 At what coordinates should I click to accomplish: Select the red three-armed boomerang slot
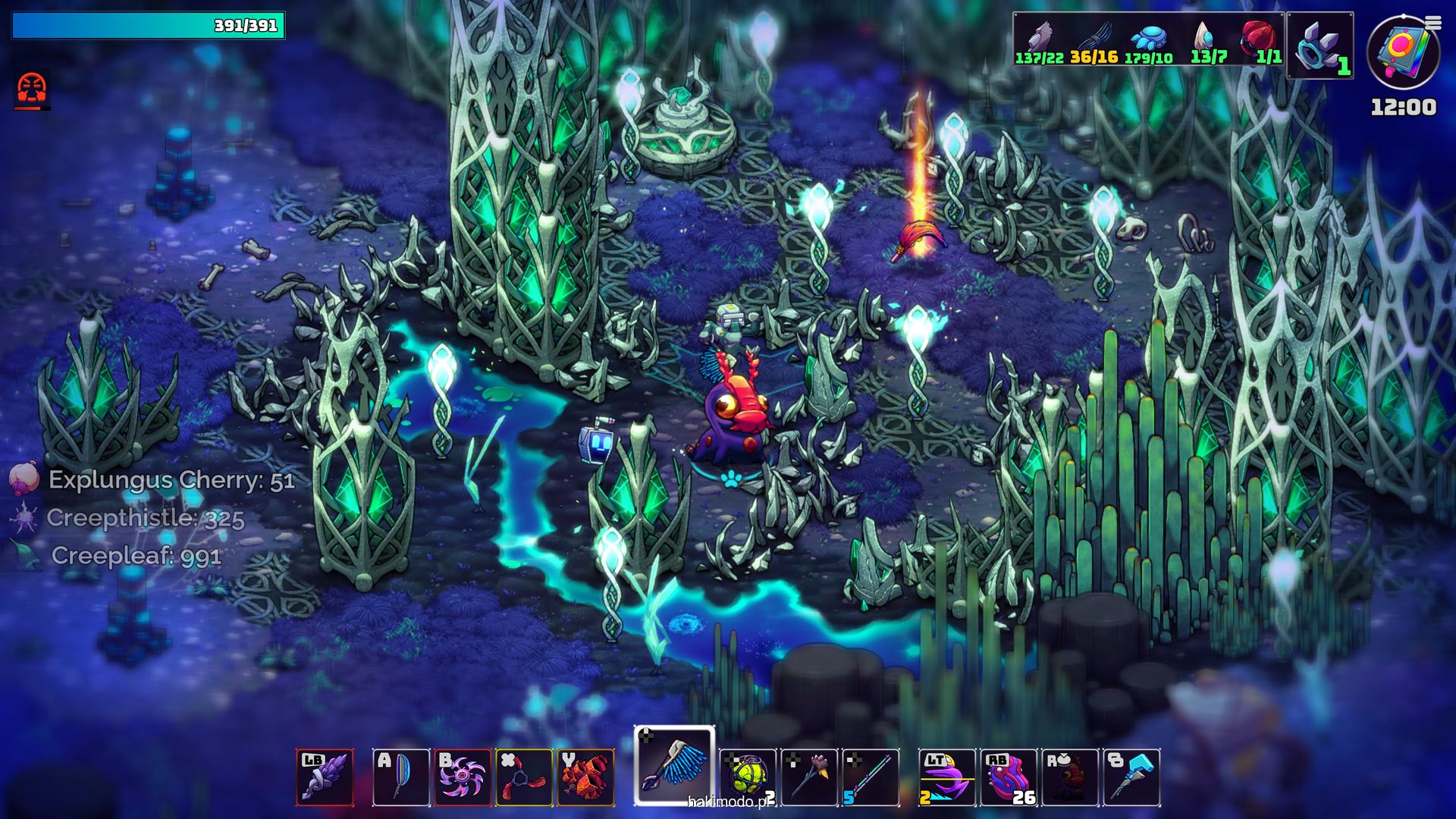(x=524, y=777)
